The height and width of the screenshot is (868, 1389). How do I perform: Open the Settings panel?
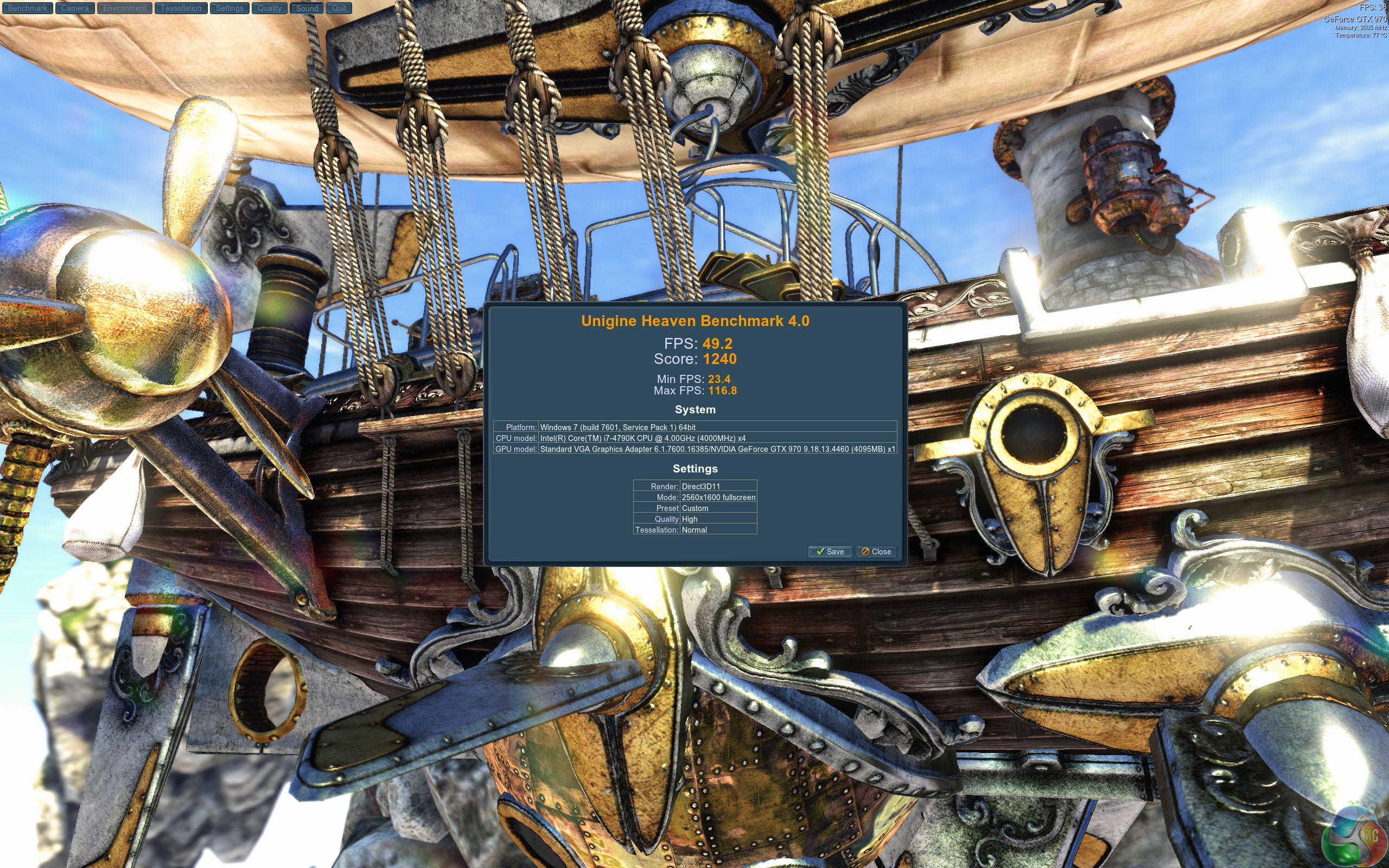(x=230, y=8)
